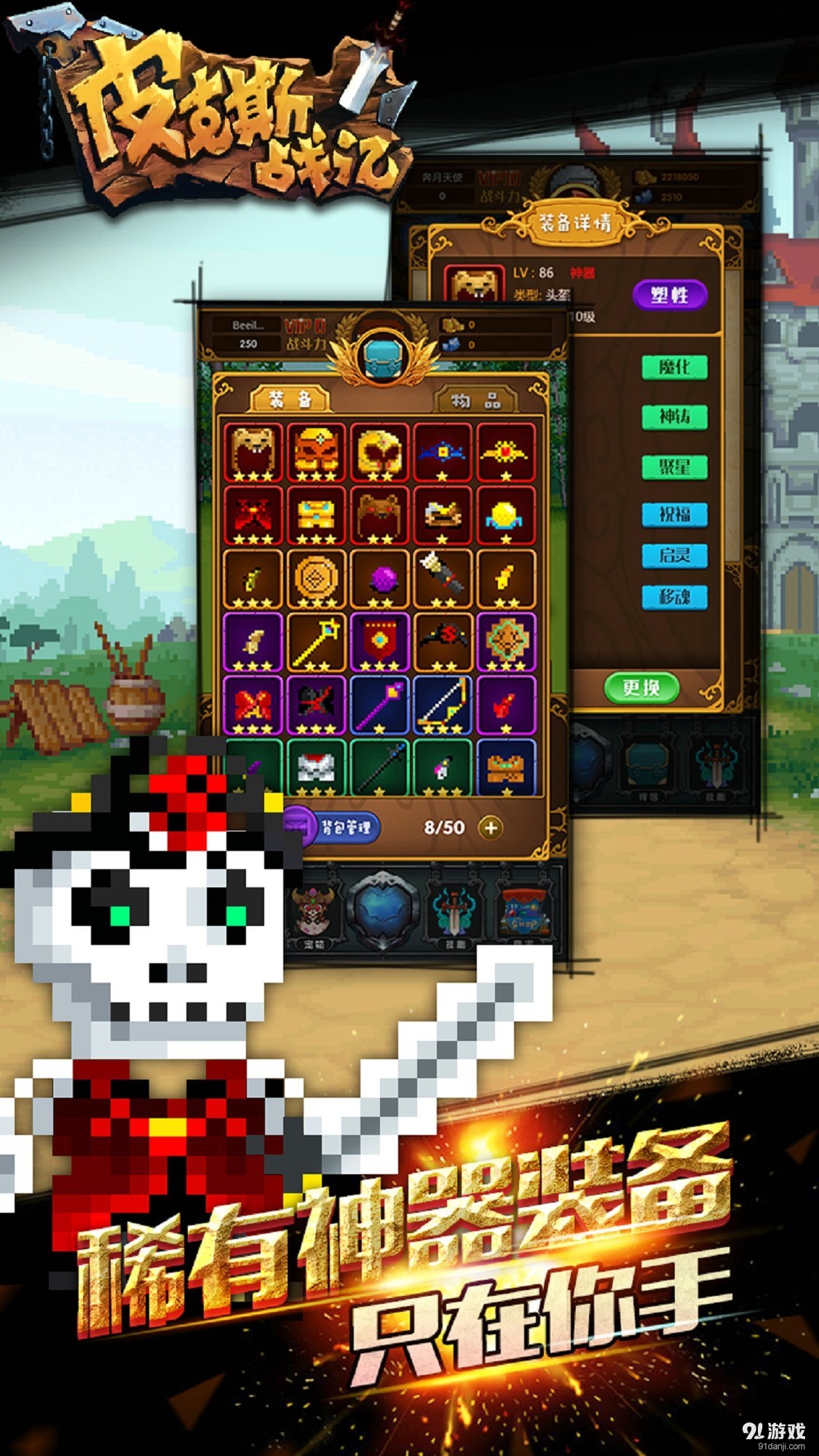The image size is (819, 1456).
Task: Choose the green 魔化 option
Action: 674,368
